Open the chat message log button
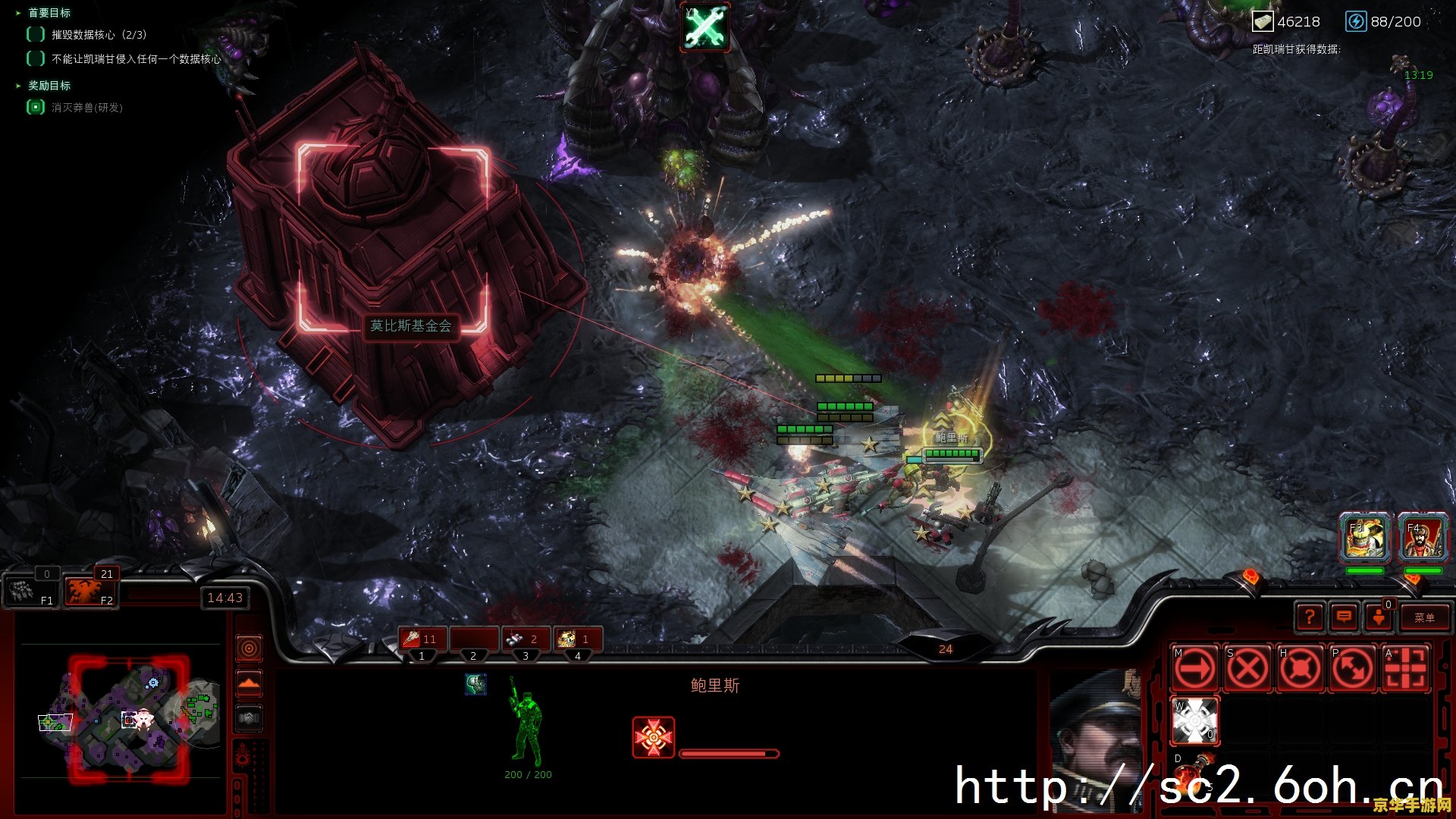Image resolution: width=1456 pixels, height=819 pixels. 1344,617
